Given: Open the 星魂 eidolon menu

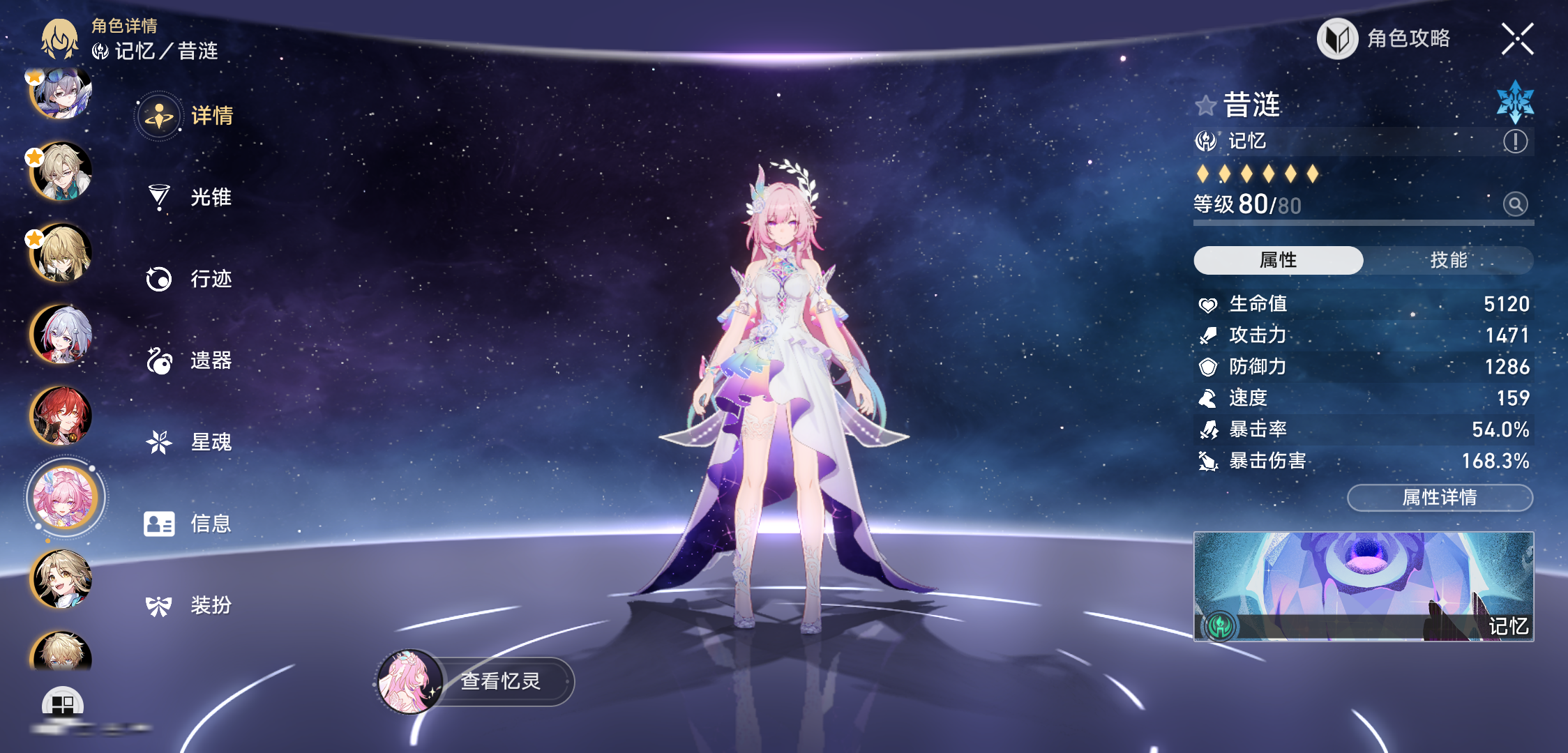Looking at the screenshot, I should pos(188,442).
